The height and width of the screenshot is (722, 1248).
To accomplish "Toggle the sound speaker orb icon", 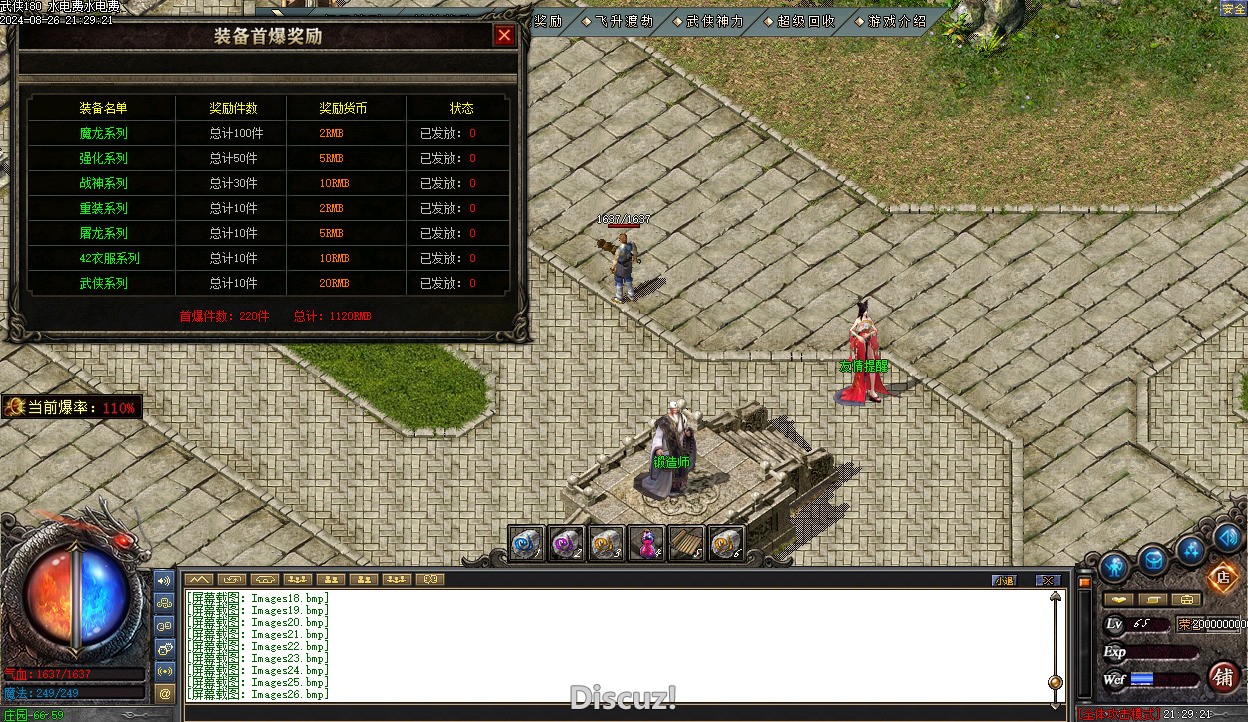I will pos(1227,537).
